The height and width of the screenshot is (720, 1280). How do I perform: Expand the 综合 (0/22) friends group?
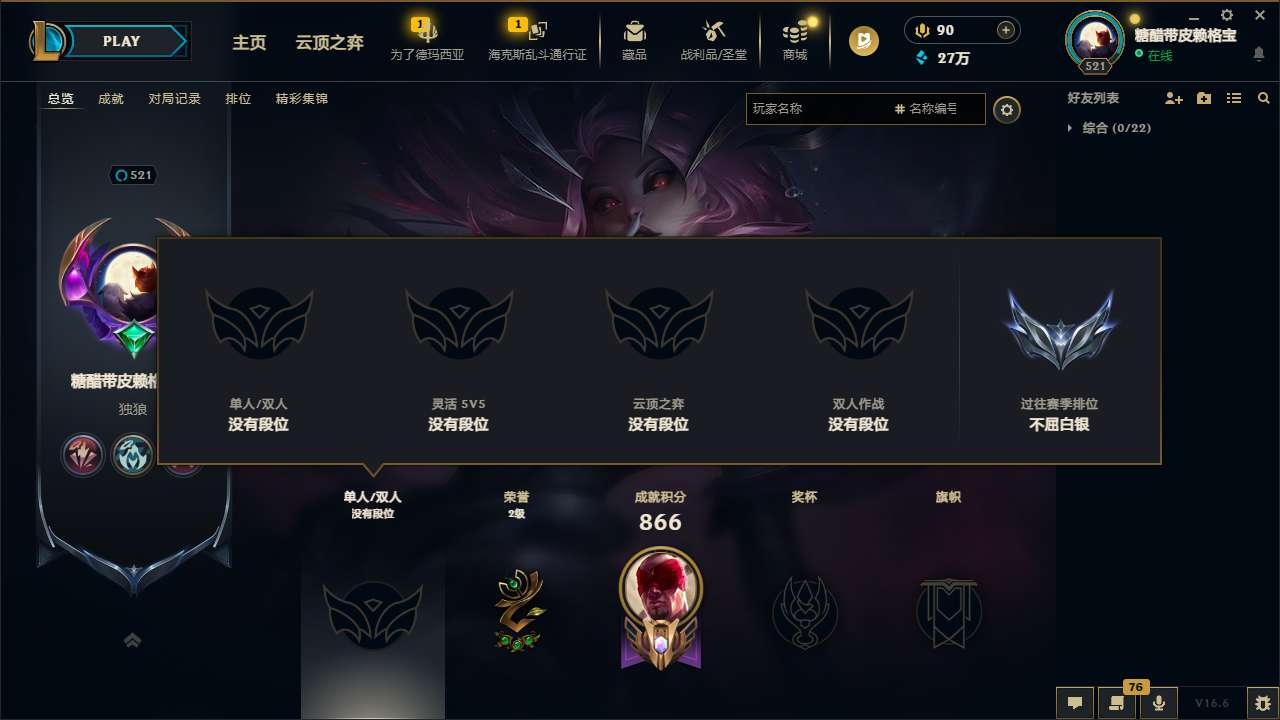[1110, 128]
